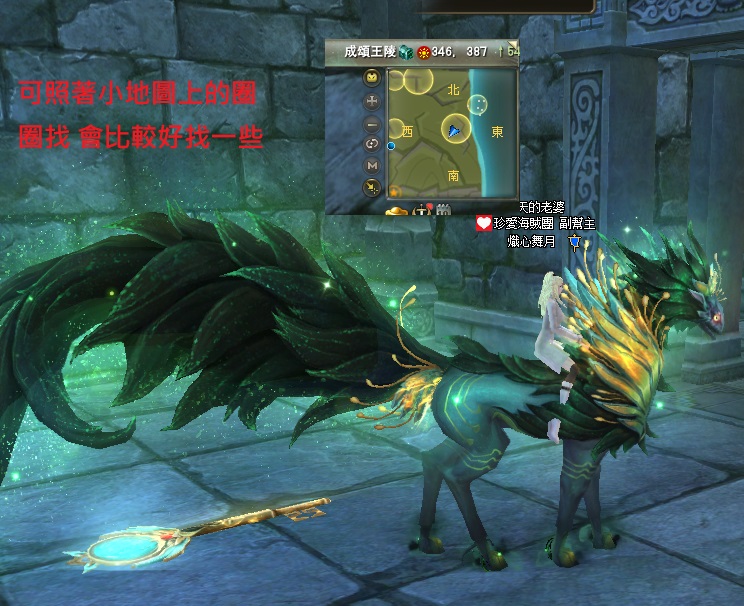
Task: Select the gold star marker on the minimap
Action: pyautogui.click(x=395, y=191)
